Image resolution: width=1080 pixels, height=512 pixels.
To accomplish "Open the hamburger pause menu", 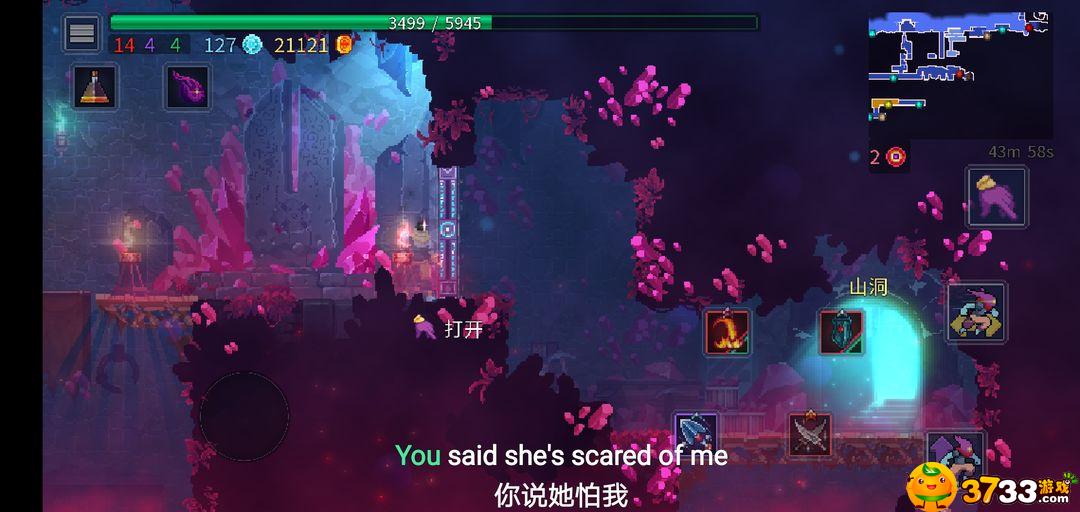I will [82, 33].
